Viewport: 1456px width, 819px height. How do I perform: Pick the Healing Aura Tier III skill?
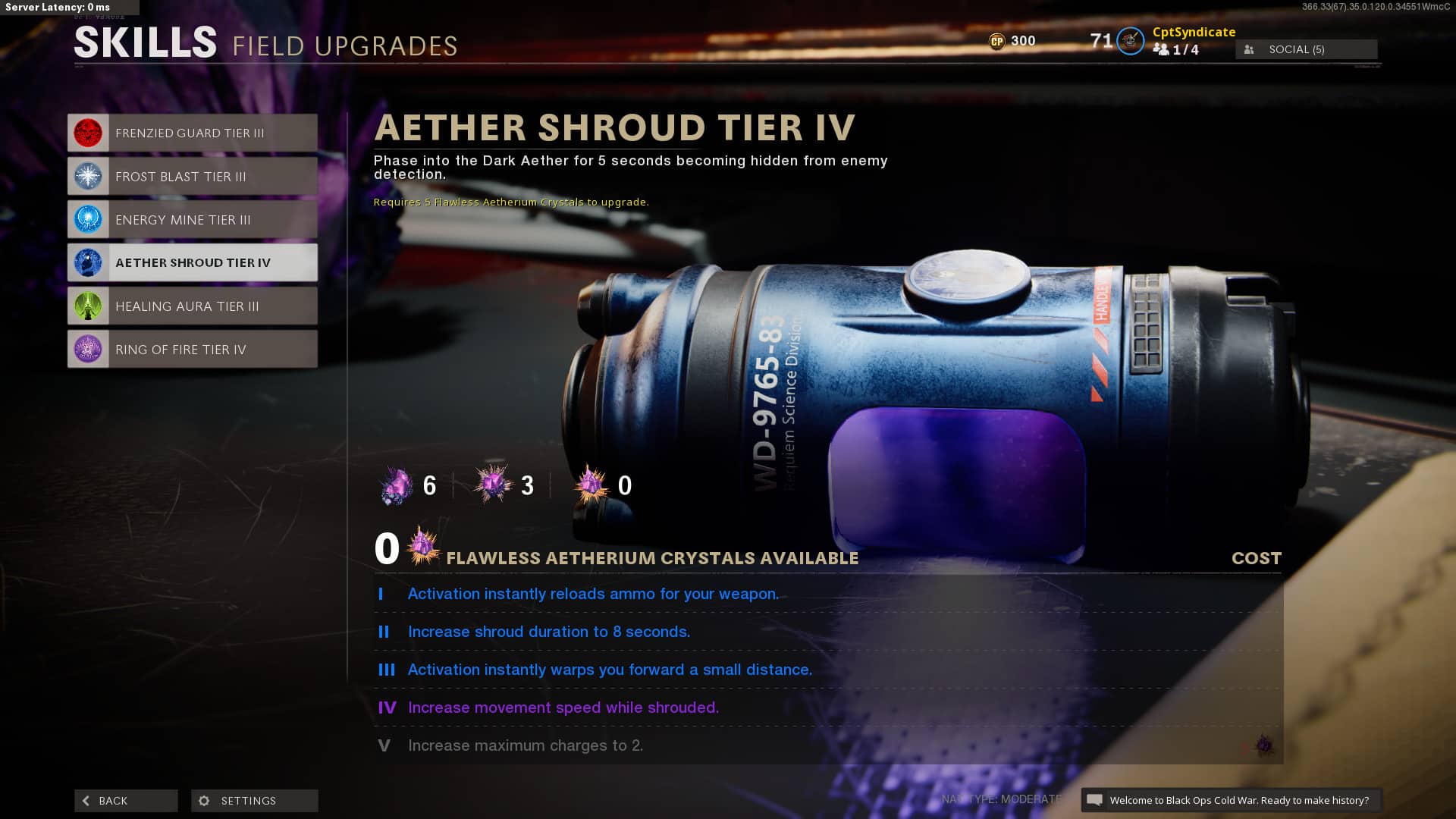click(192, 306)
